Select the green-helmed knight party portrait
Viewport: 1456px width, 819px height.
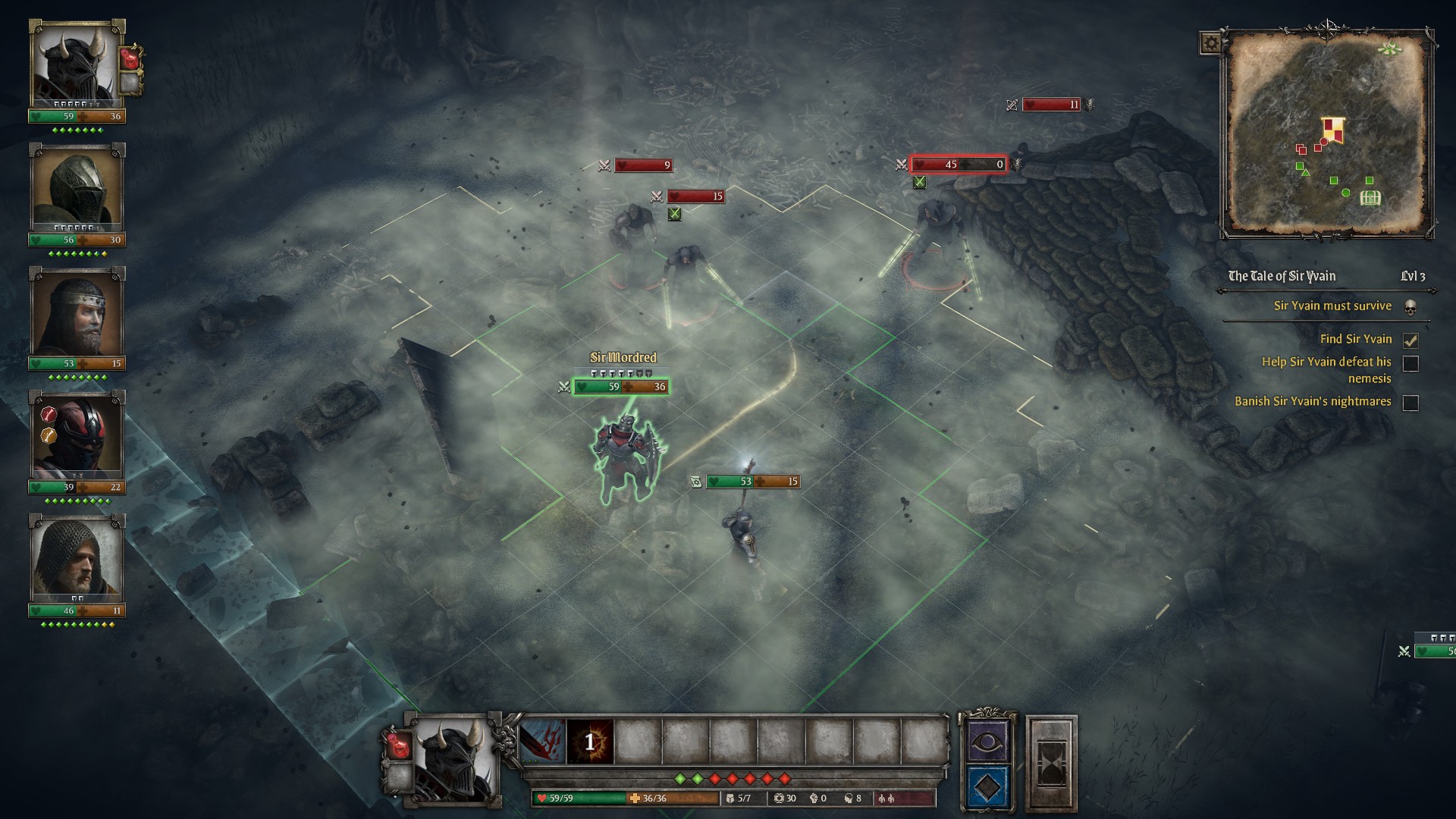(x=76, y=190)
